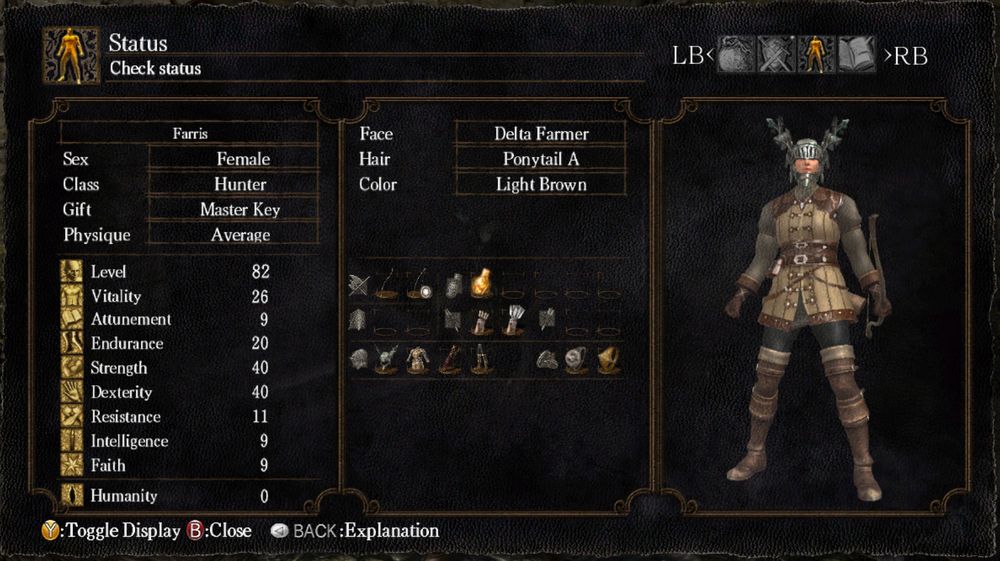Select the Humanity stat row
The width and height of the screenshot is (1000, 561).
(x=165, y=495)
